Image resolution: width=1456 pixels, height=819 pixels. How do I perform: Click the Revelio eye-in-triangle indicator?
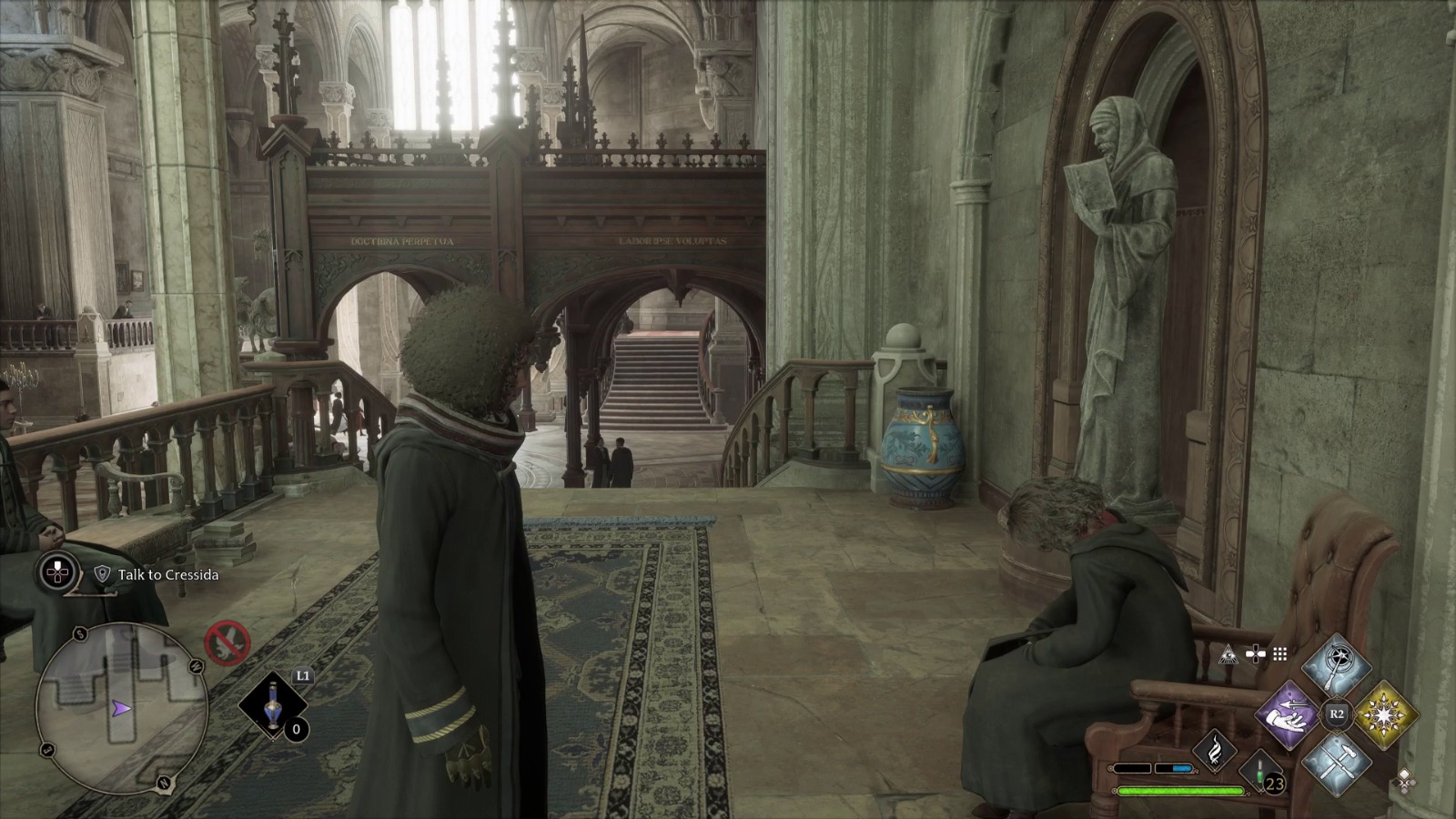pos(1228,656)
